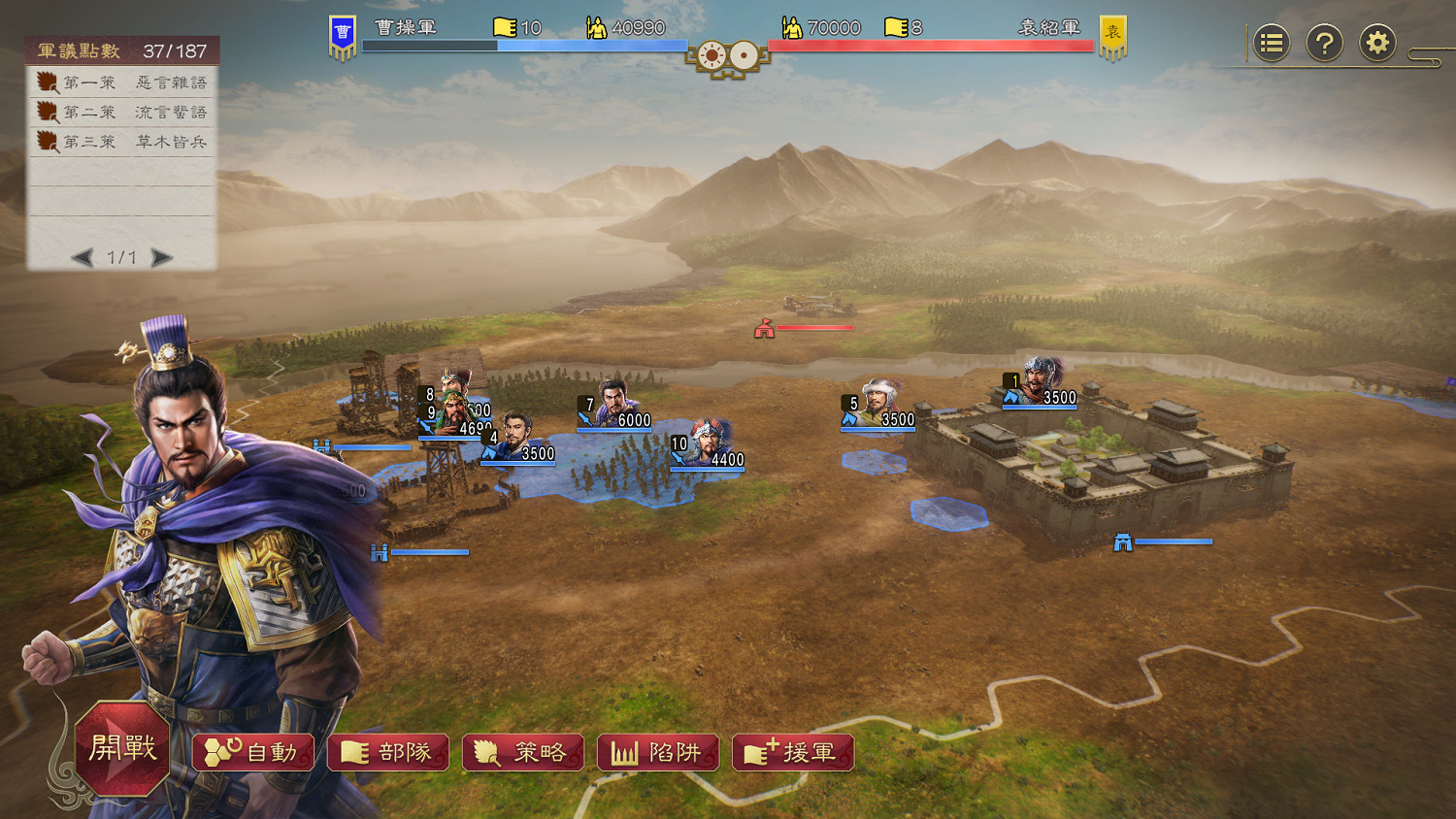1456x819 pixels.
Task: Select unit 5 with 3500 troops
Action: click(x=879, y=405)
